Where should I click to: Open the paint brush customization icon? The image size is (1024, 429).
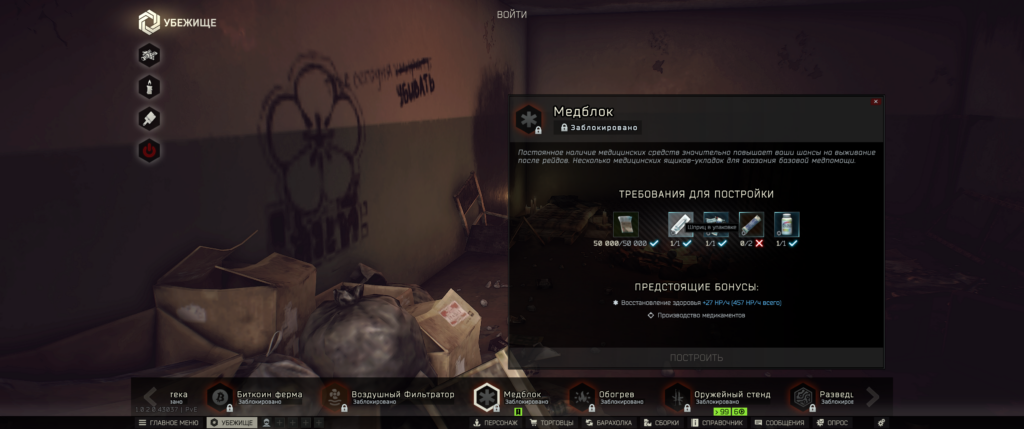[149, 118]
